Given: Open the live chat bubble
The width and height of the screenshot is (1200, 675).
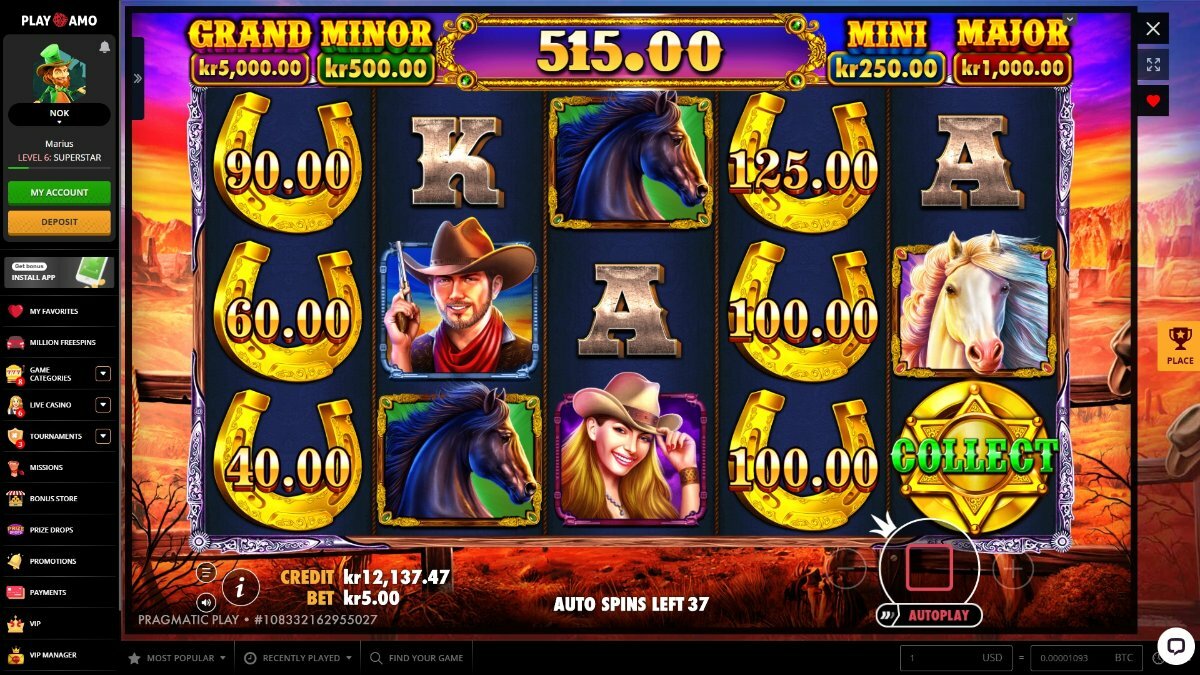Looking at the screenshot, I should [1176, 645].
